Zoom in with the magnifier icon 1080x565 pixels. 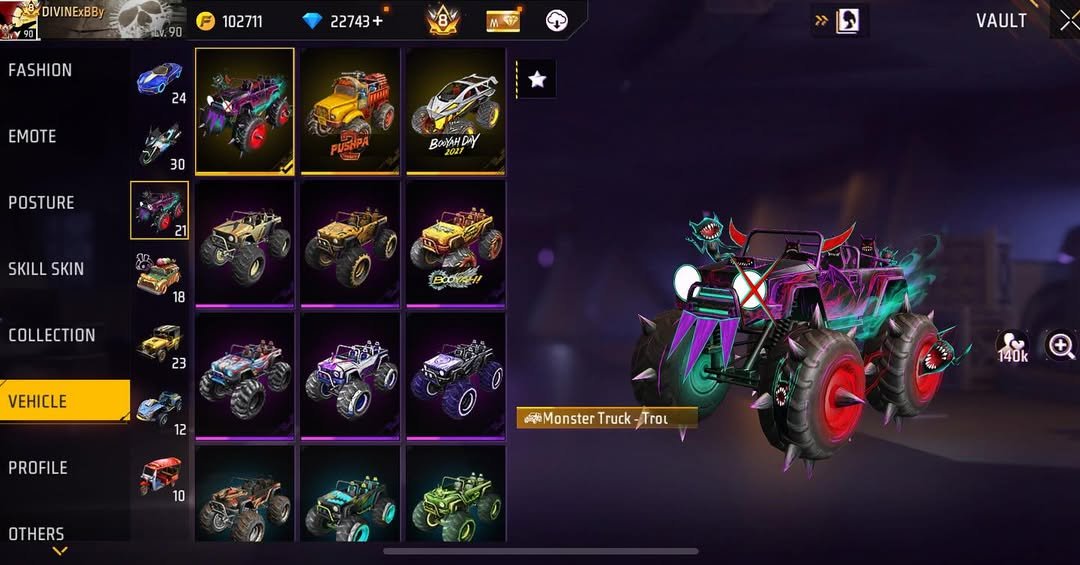click(1060, 346)
